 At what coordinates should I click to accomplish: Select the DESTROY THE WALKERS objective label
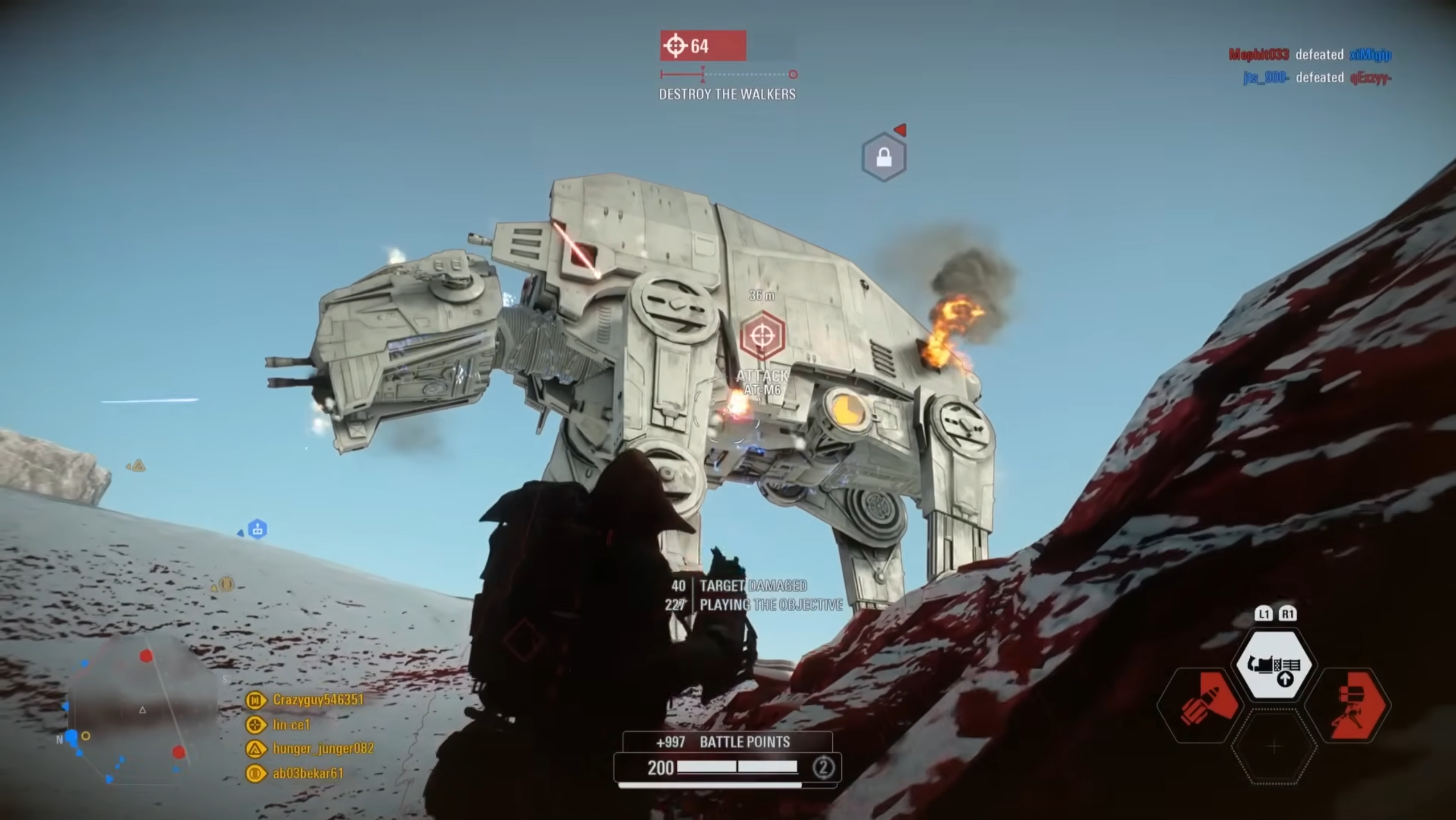click(727, 95)
